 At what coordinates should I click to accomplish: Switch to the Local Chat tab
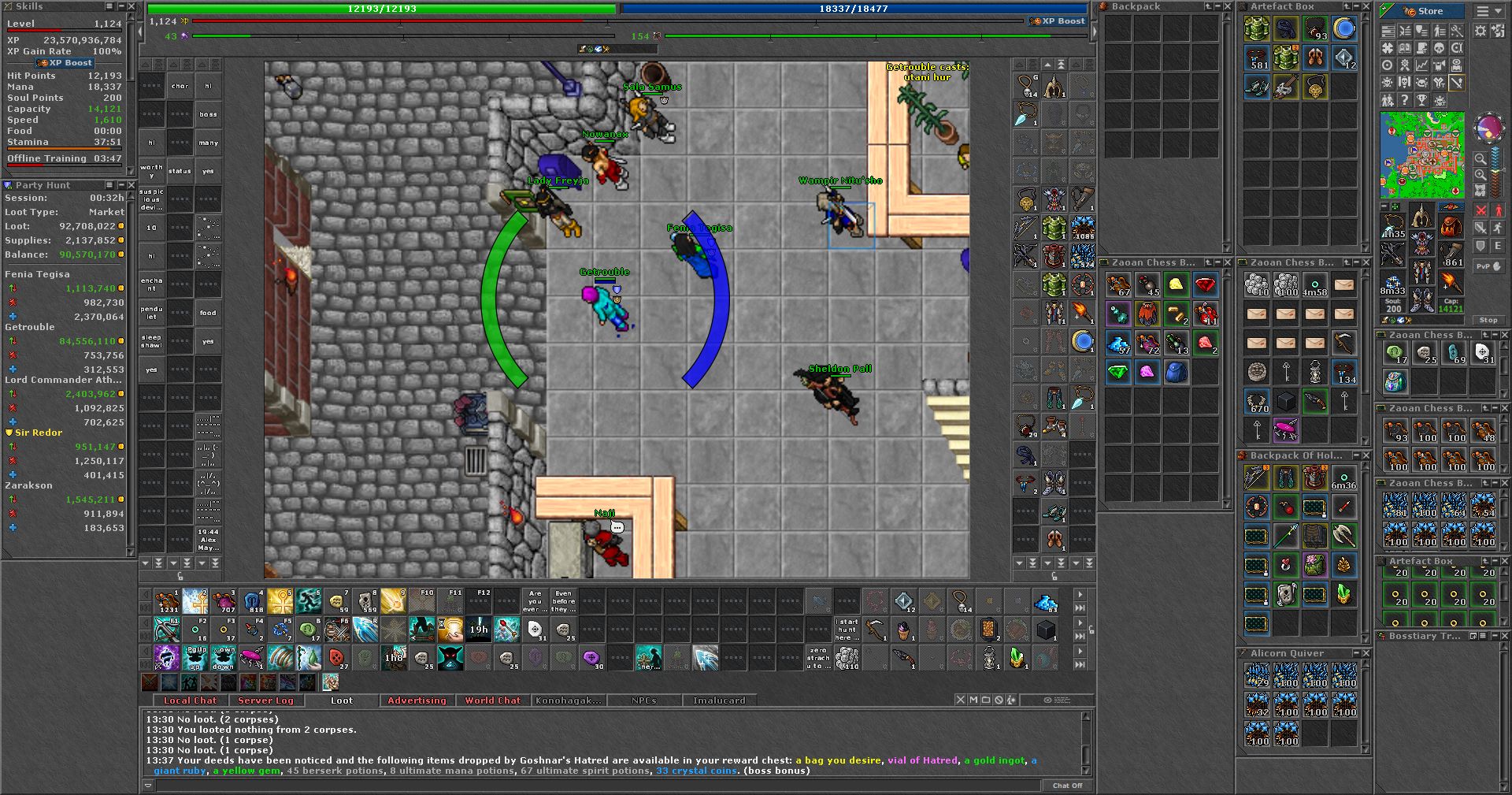coord(190,700)
